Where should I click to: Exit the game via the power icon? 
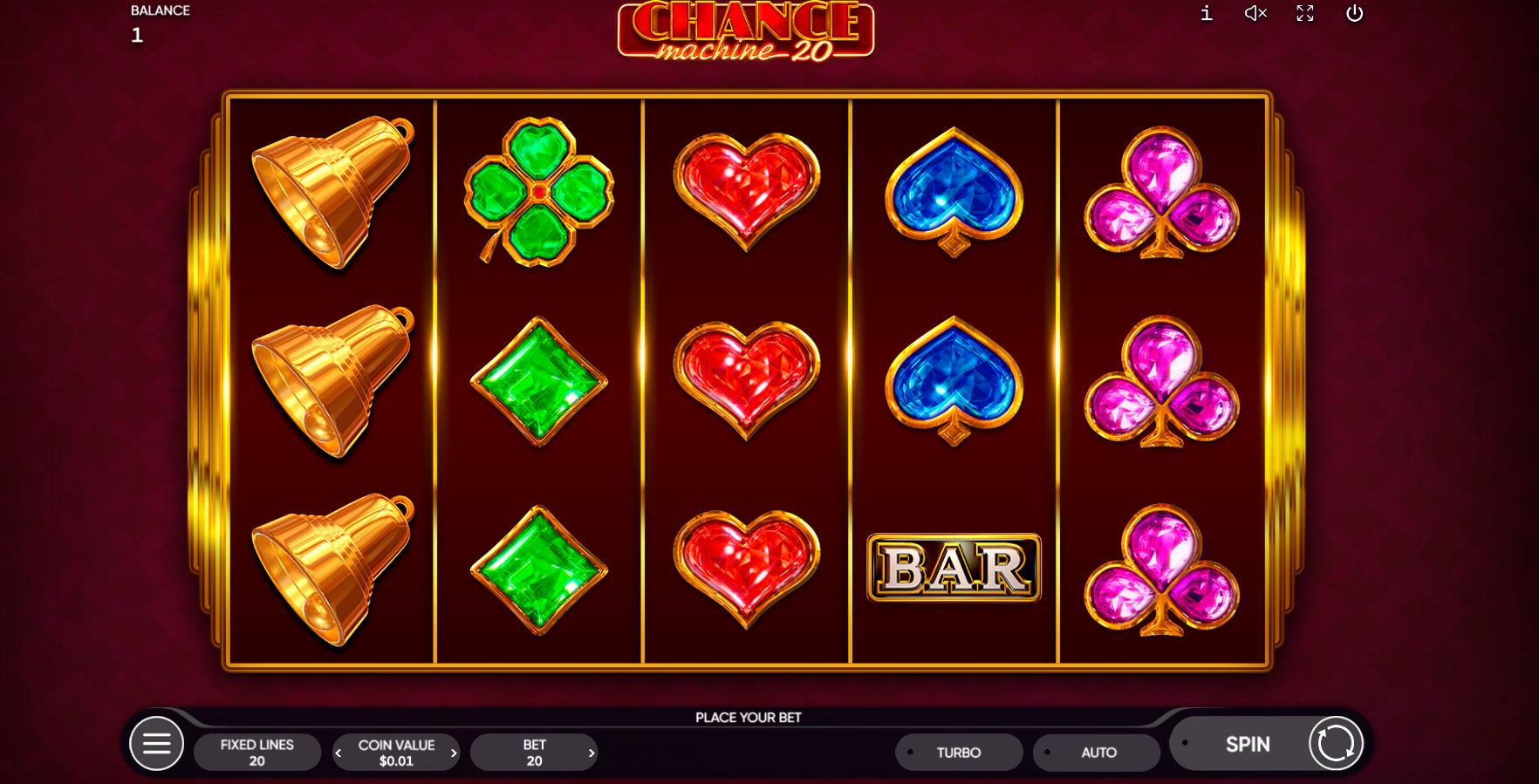pyautogui.click(x=1355, y=13)
